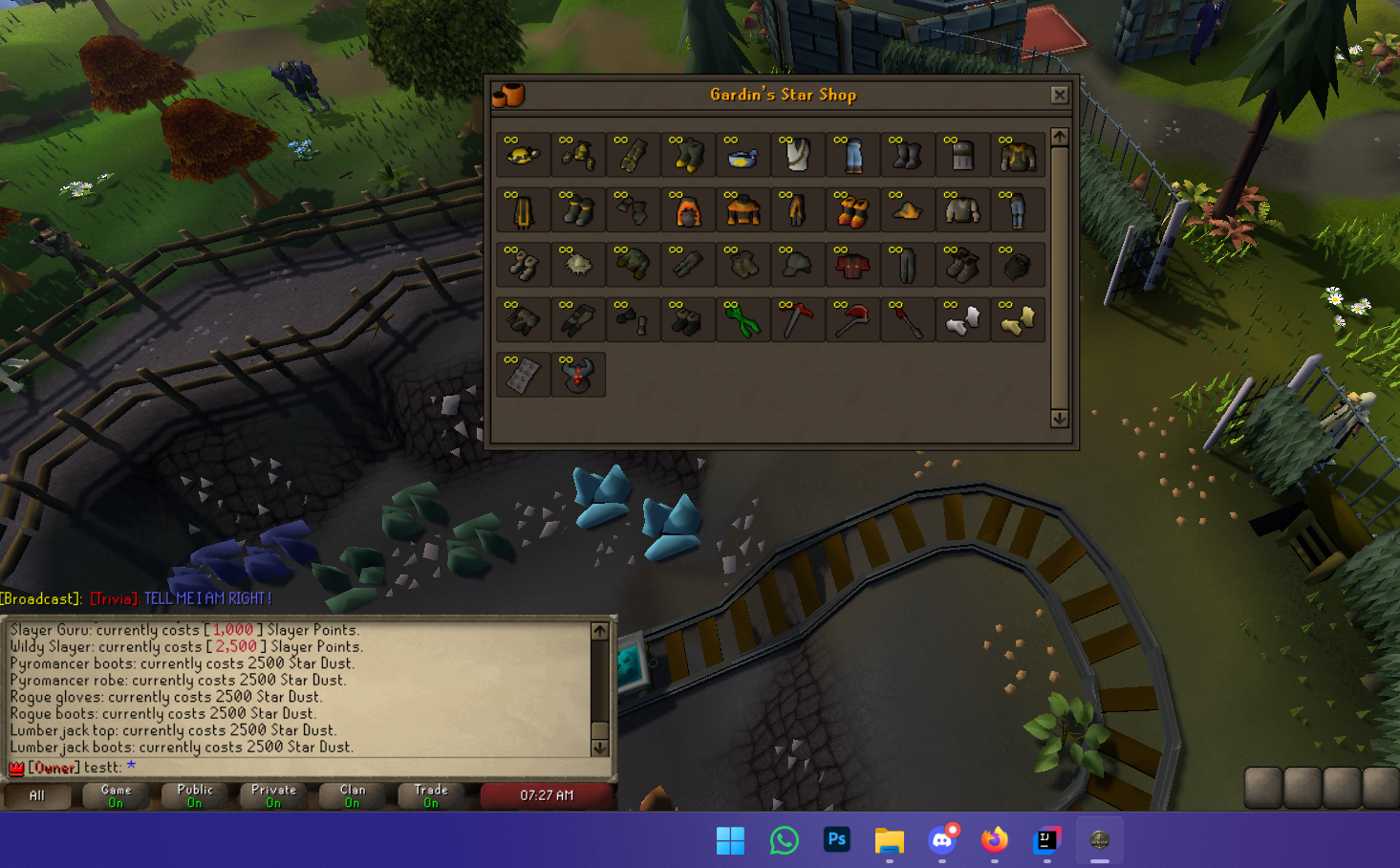The width and height of the screenshot is (1400, 868).
Task: Choose the horned demon mask item
Action: pyautogui.click(x=578, y=376)
